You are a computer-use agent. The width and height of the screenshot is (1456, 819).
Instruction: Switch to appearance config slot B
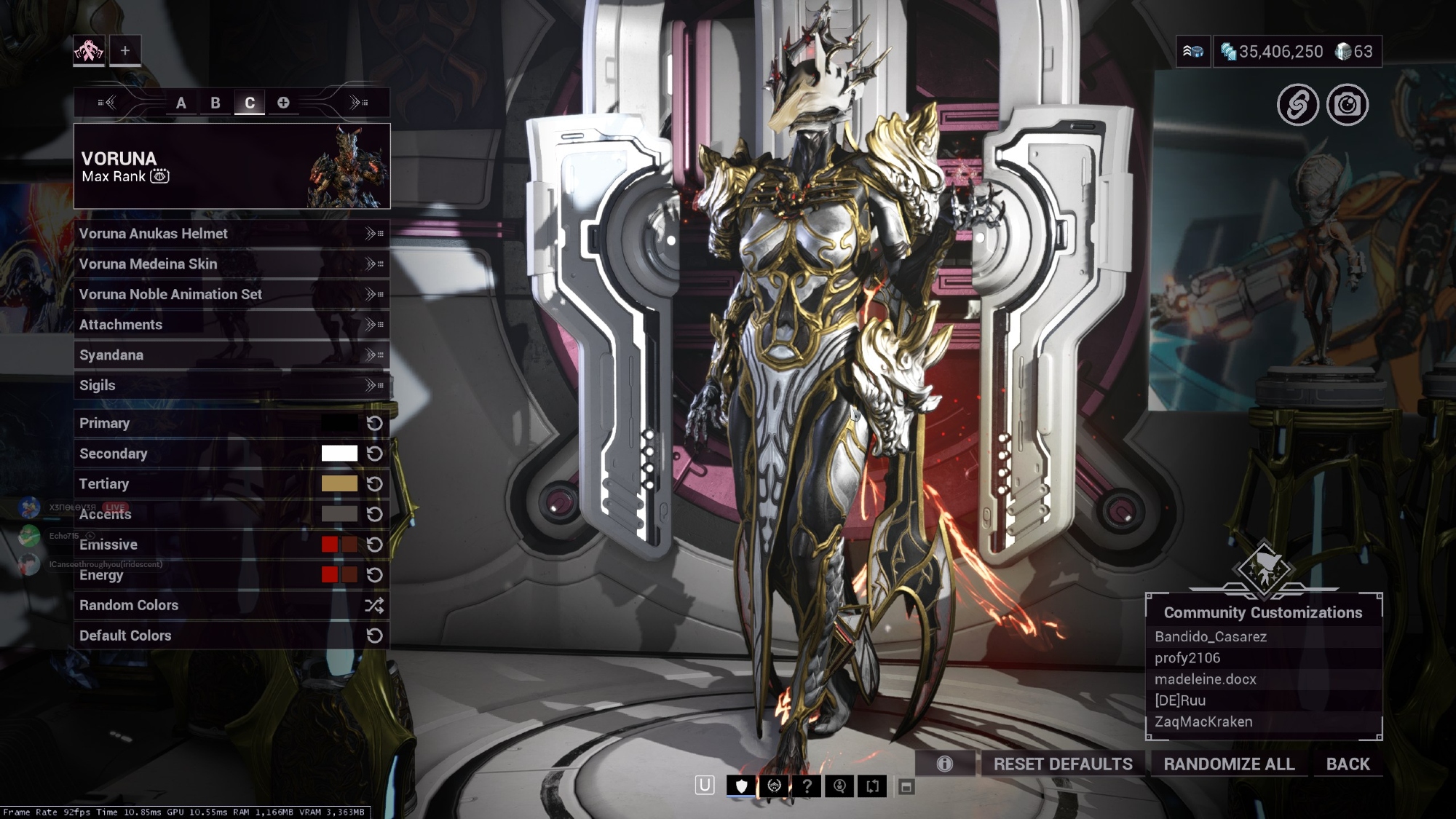215,103
